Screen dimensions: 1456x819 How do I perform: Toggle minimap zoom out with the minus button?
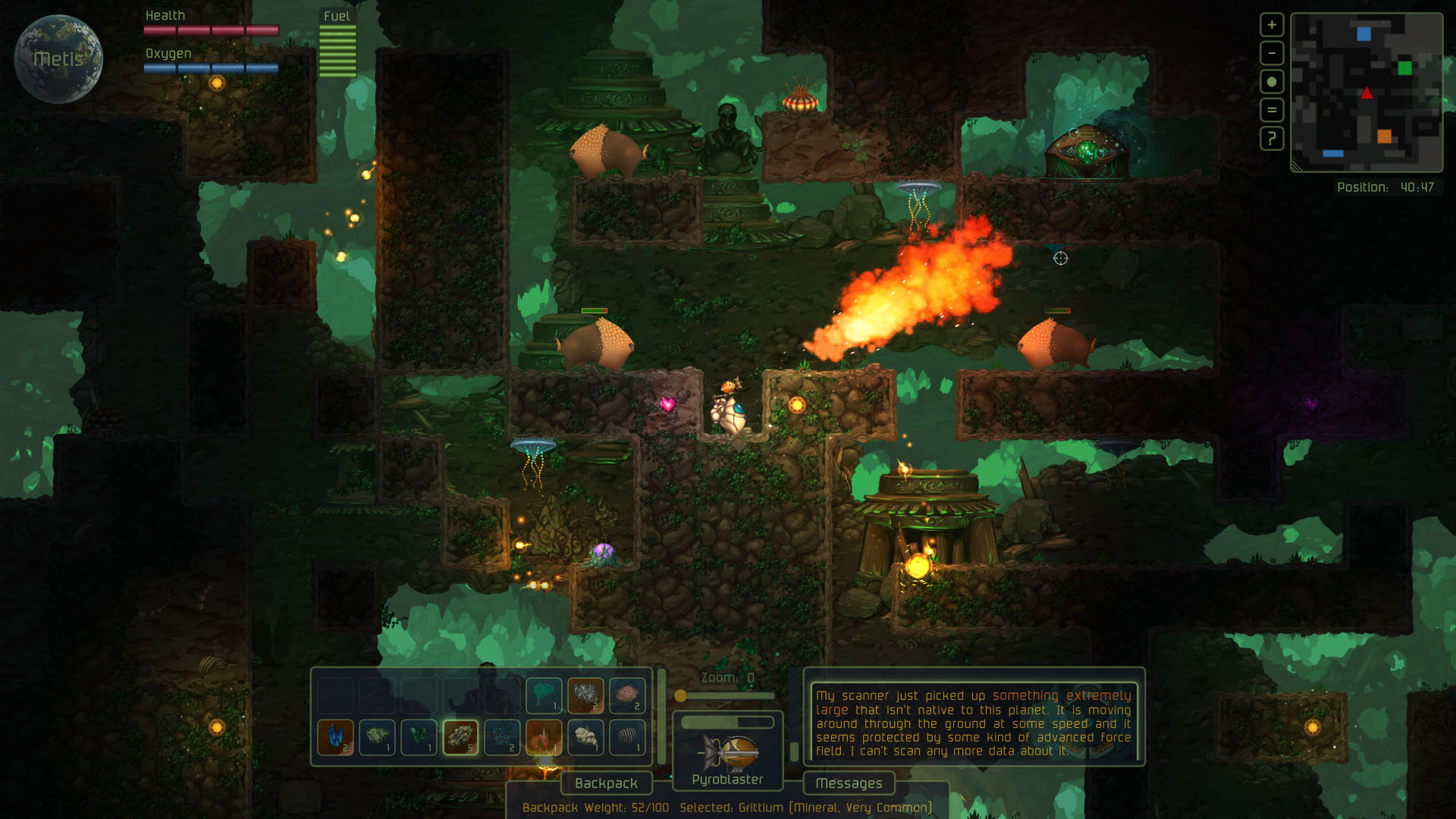coord(1270,54)
